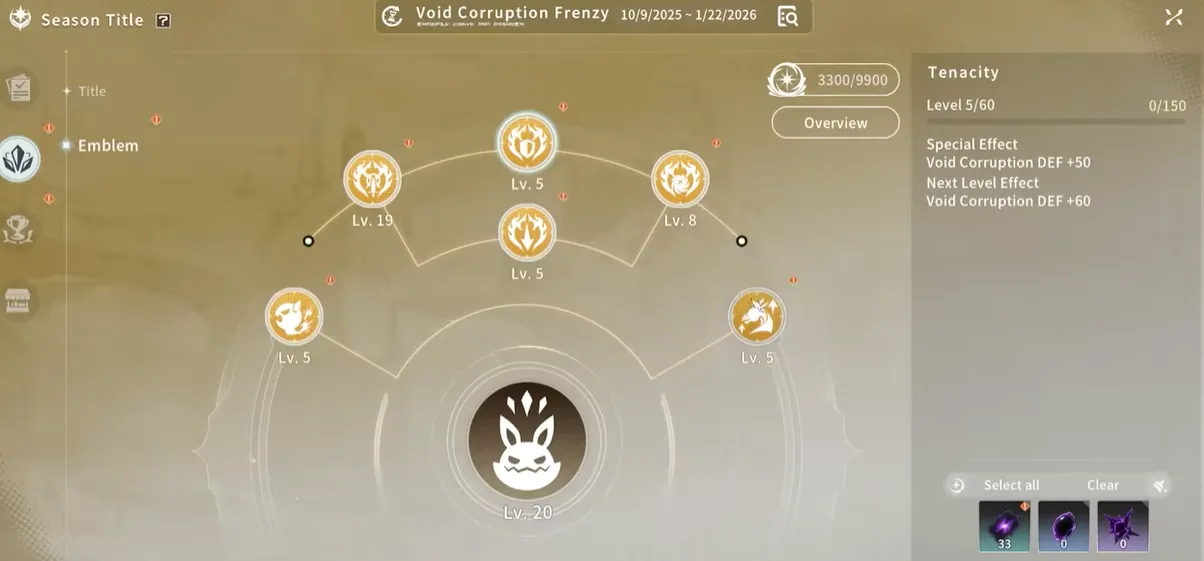This screenshot has height=561, width=1204.
Task: Select the Lv. 8 emblem node
Action: [x=680, y=180]
